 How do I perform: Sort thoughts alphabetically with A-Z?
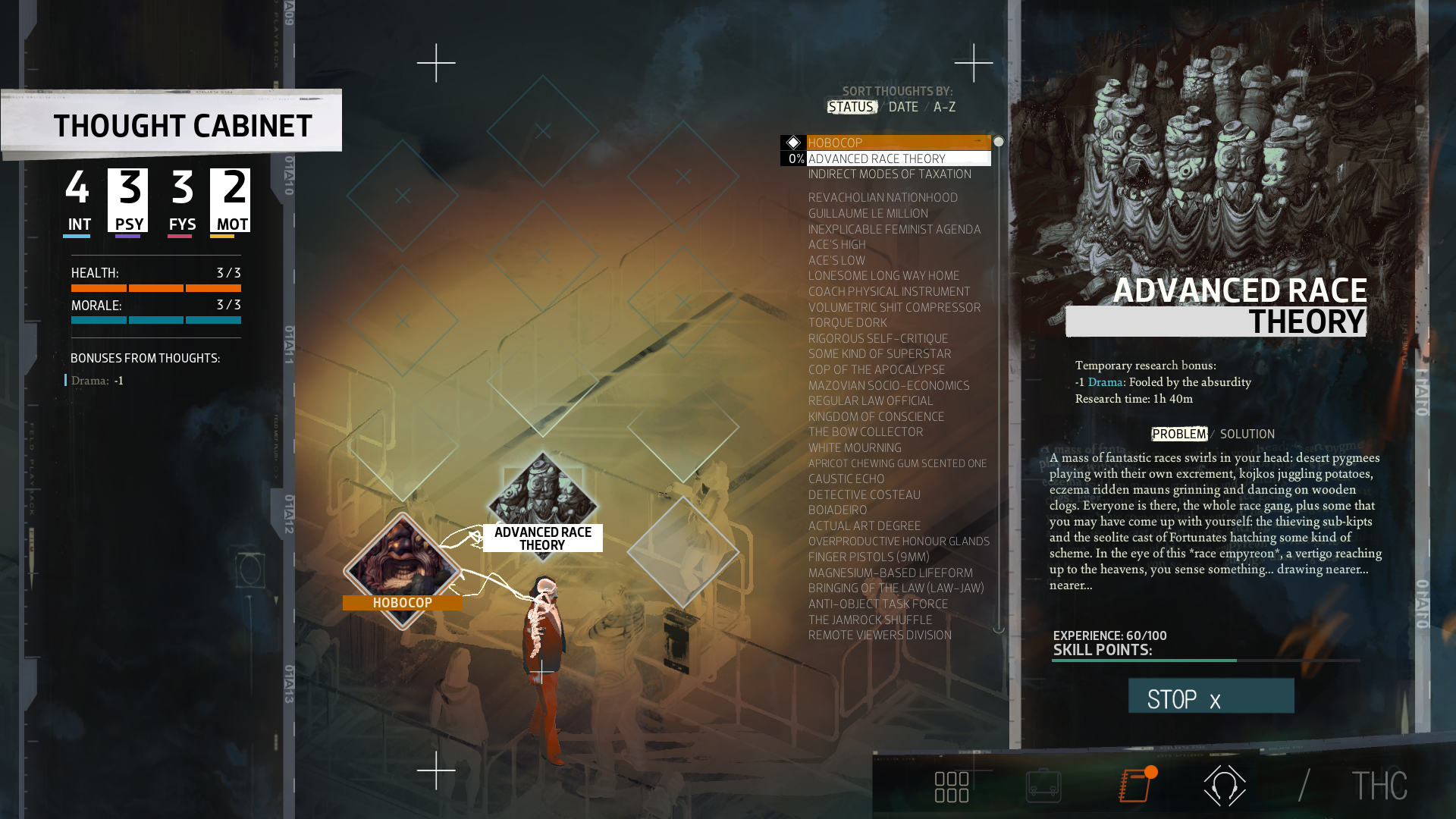pos(944,107)
